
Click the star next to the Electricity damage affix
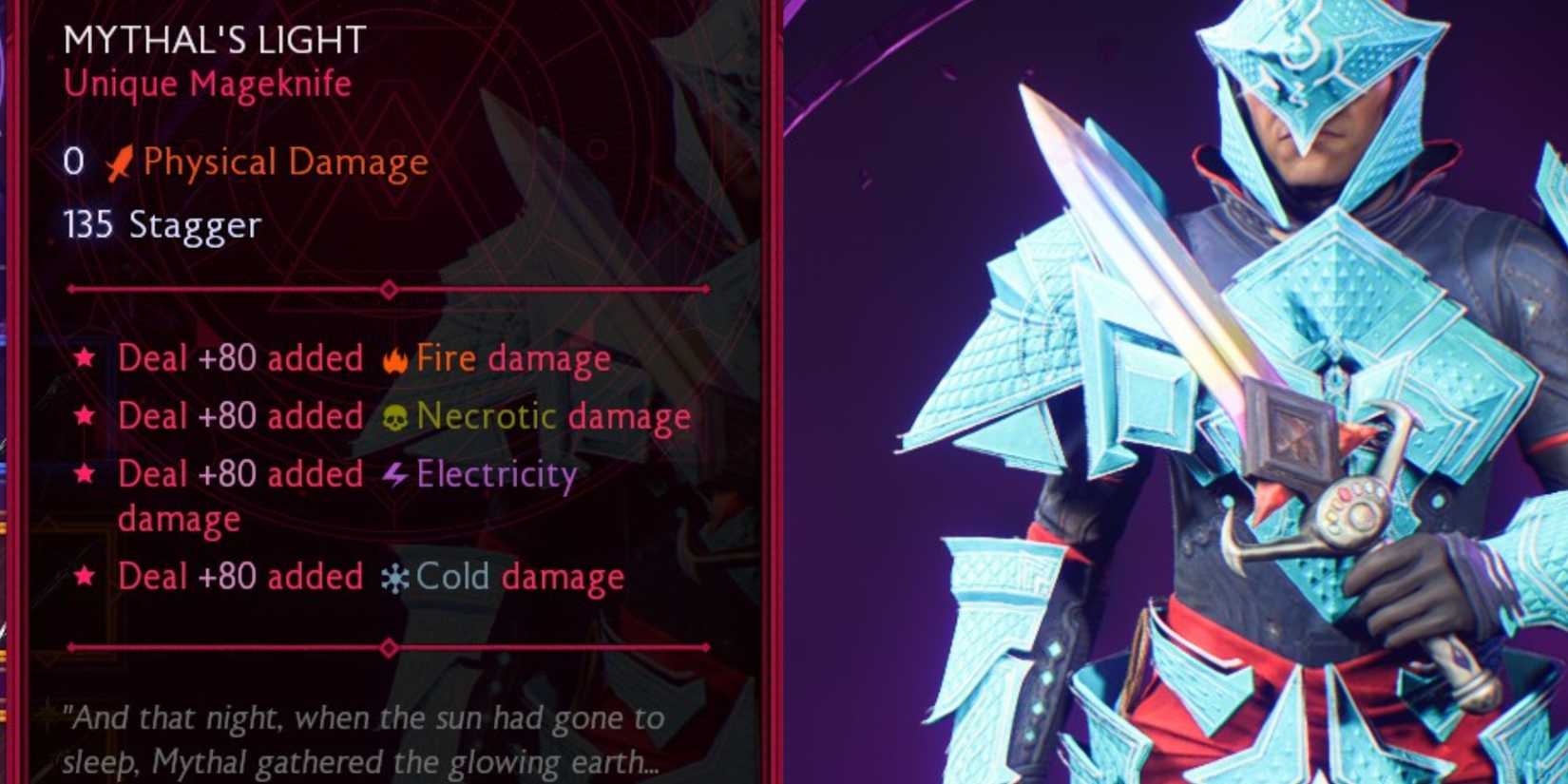(x=86, y=473)
